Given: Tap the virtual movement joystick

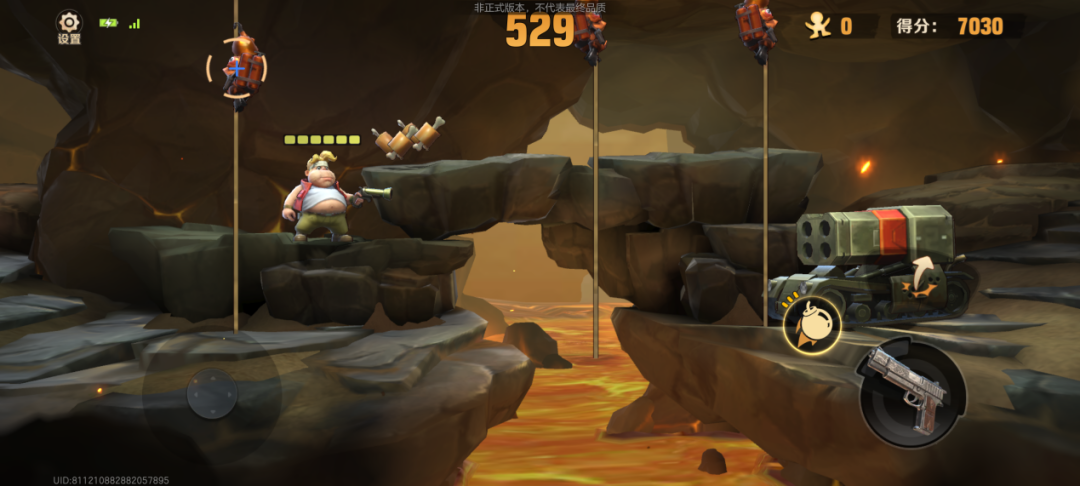Looking at the screenshot, I should click(x=211, y=393).
